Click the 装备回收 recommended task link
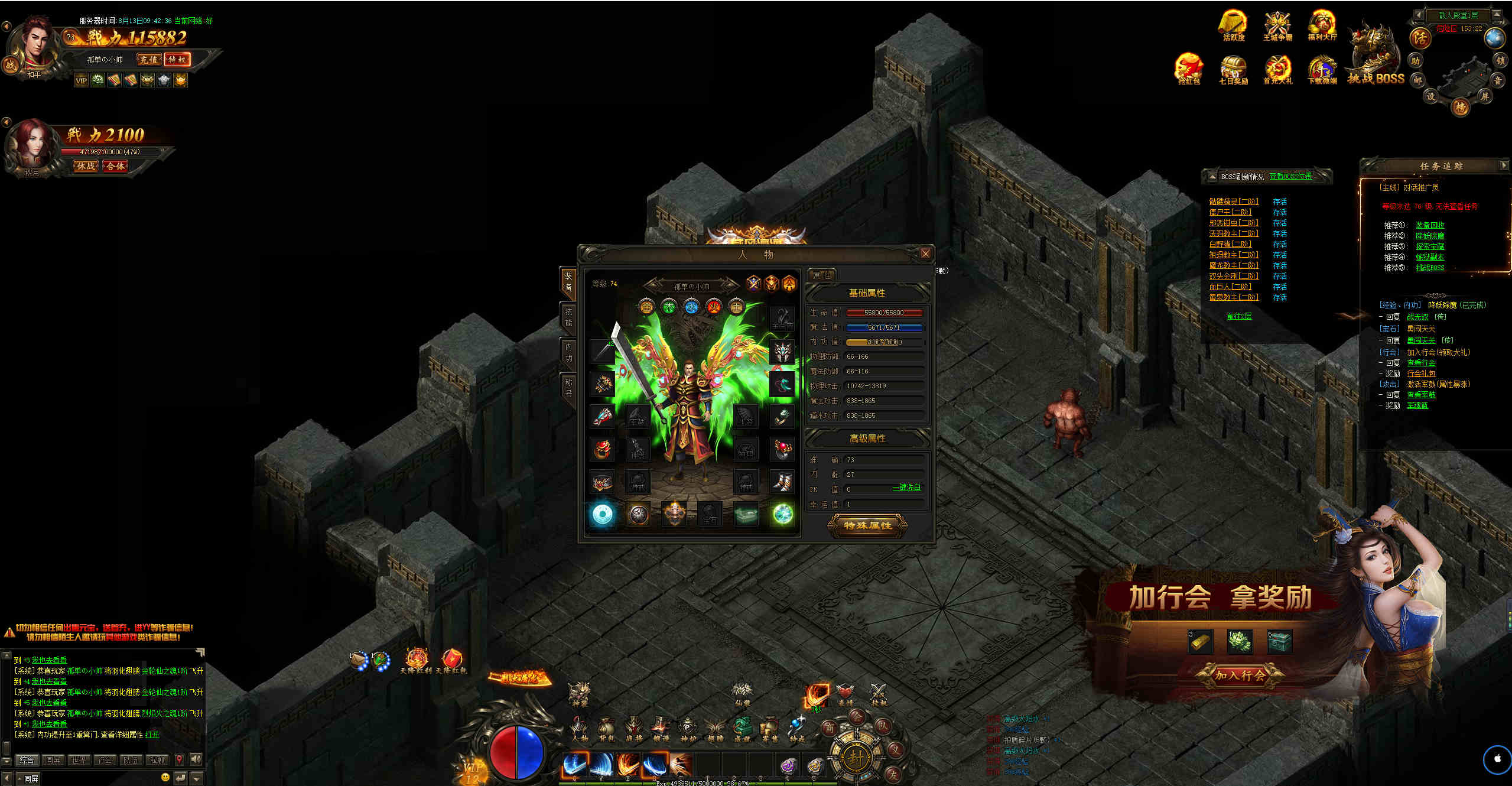1512x786 pixels. point(1430,225)
